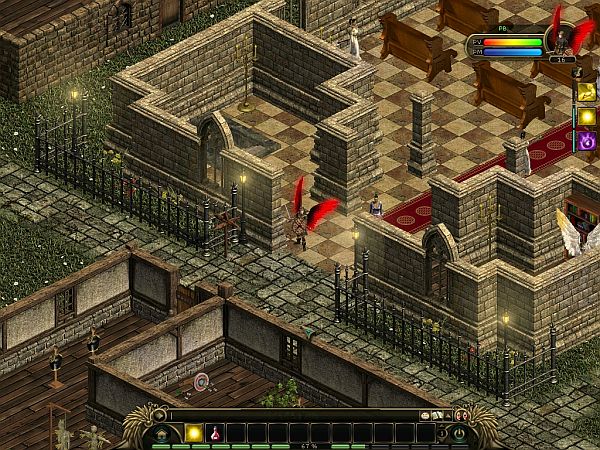Screen dimensions: 600x450
Task: Open the home menu button on bottom bar
Action: (162, 433)
